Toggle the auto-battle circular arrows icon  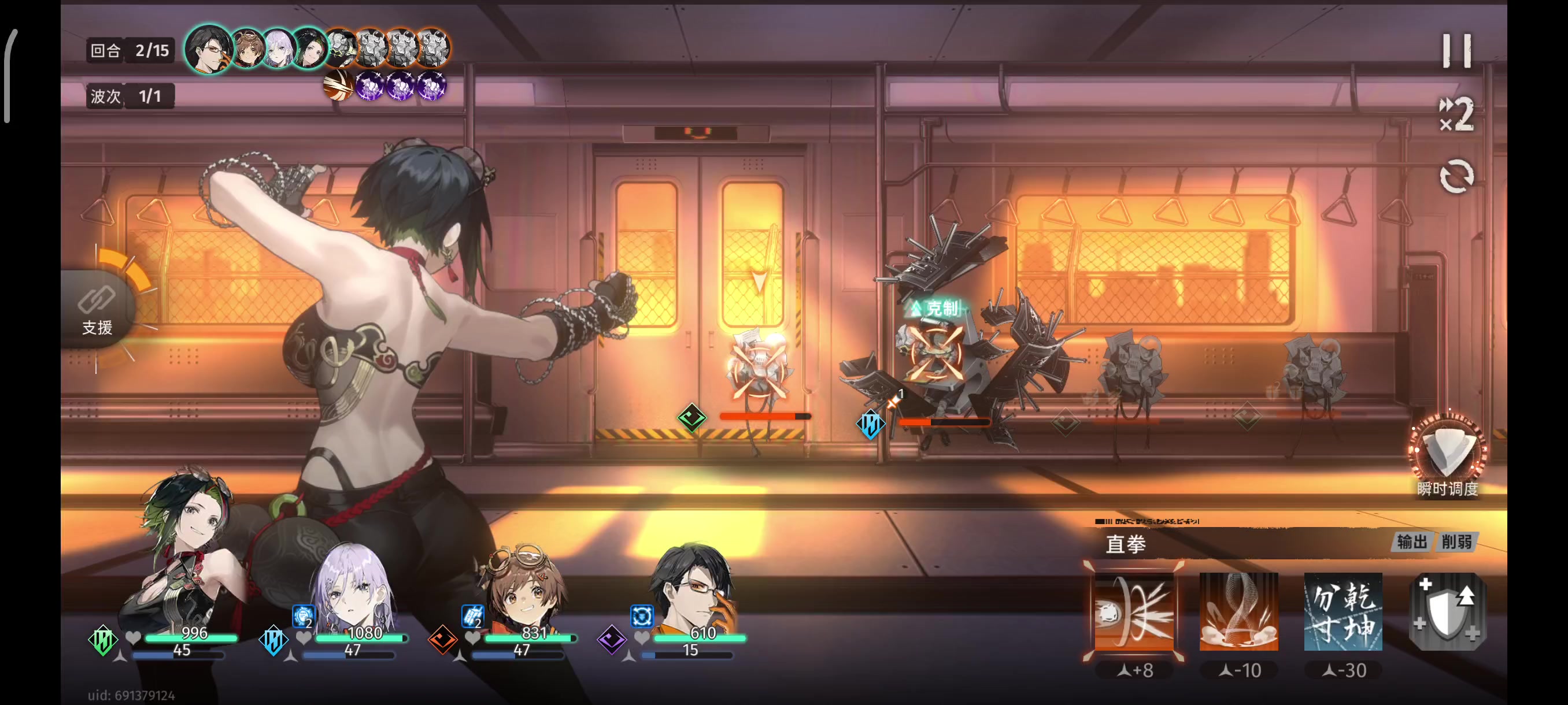[x=1456, y=177]
